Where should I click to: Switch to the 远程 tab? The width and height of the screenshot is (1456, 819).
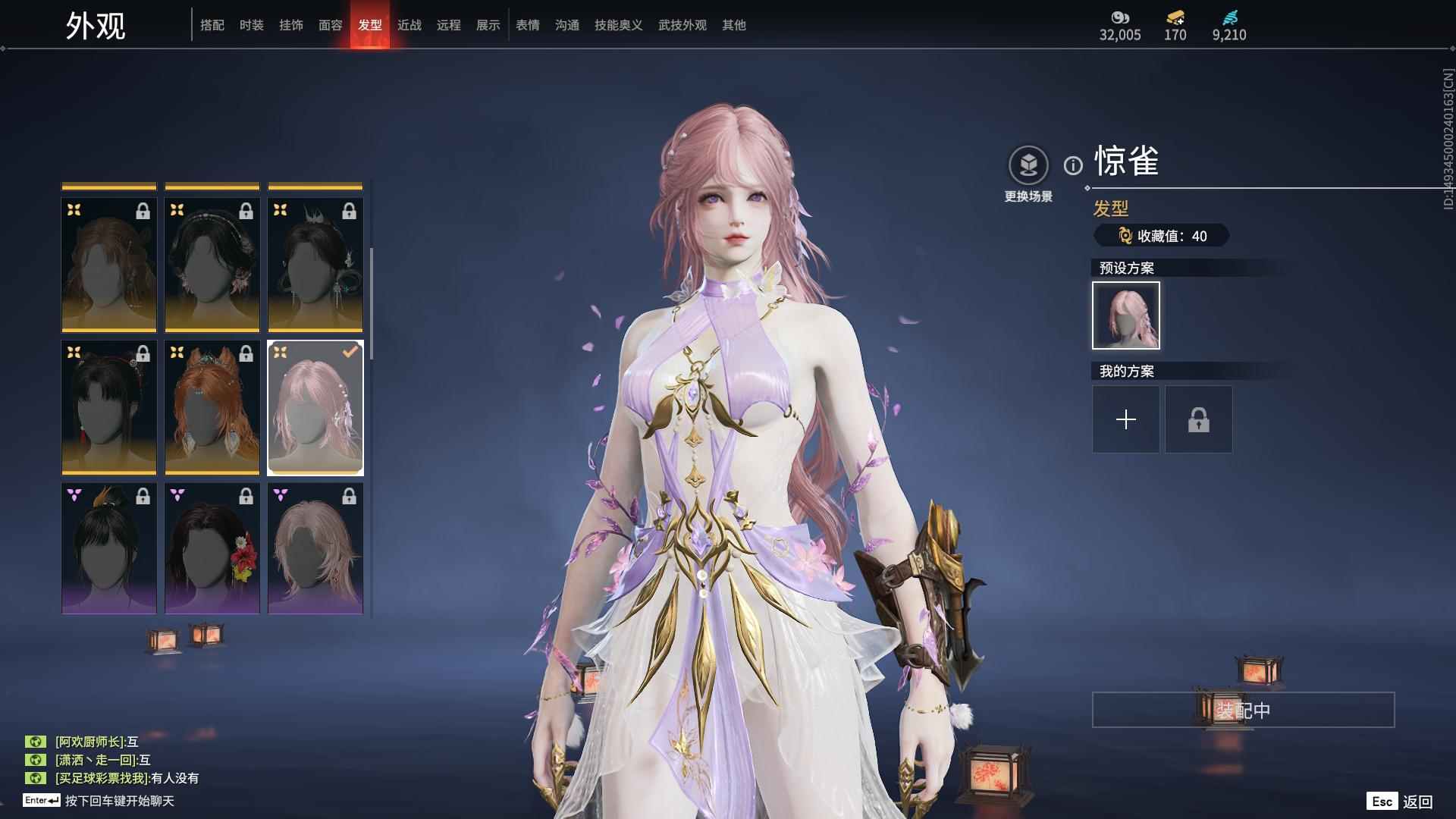[449, 25]
